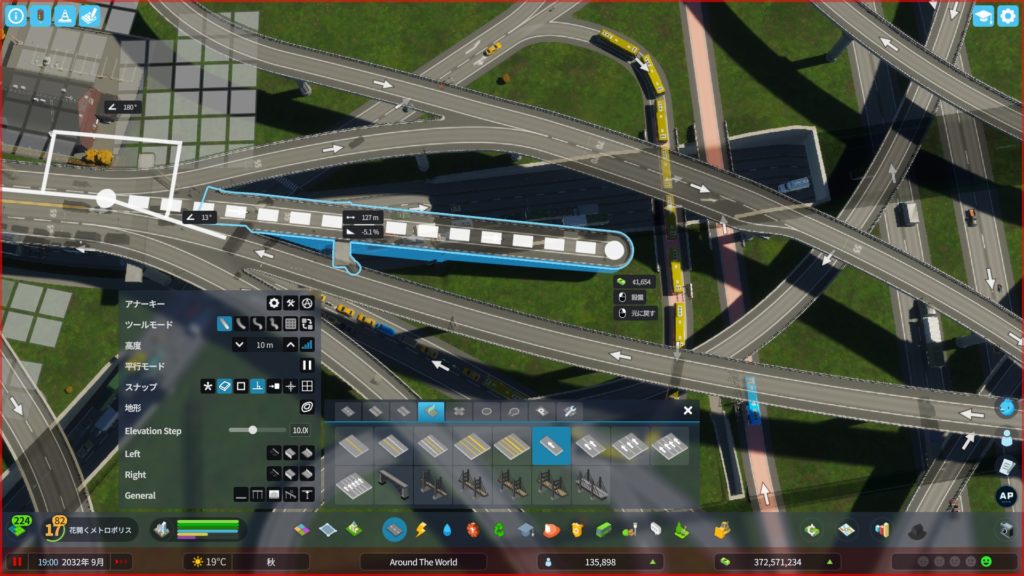This screenshot has width=1024, height=576.
Task: Close the road building panel
Action: click(688, 410)
